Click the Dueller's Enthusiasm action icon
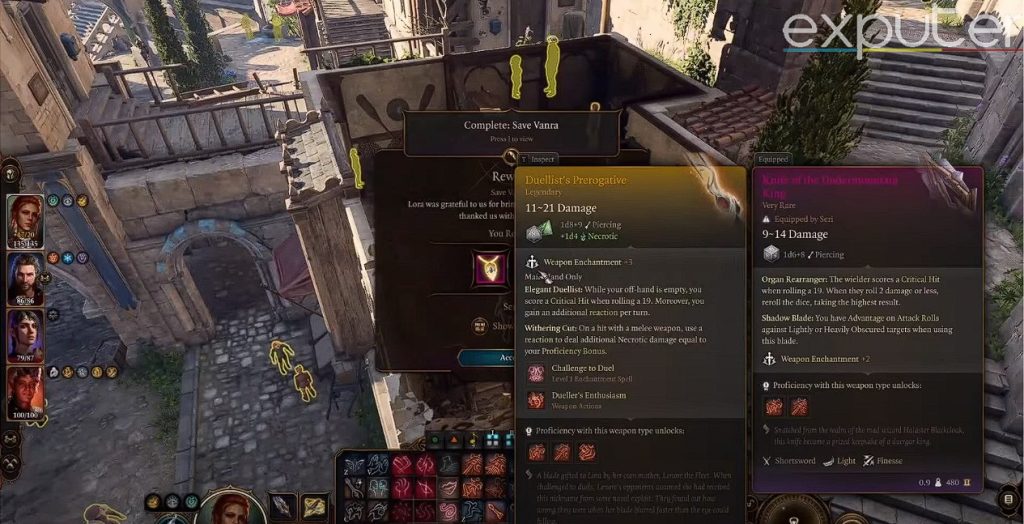Viewport: 1024px width, 524px height. click(x=536, y=400)
